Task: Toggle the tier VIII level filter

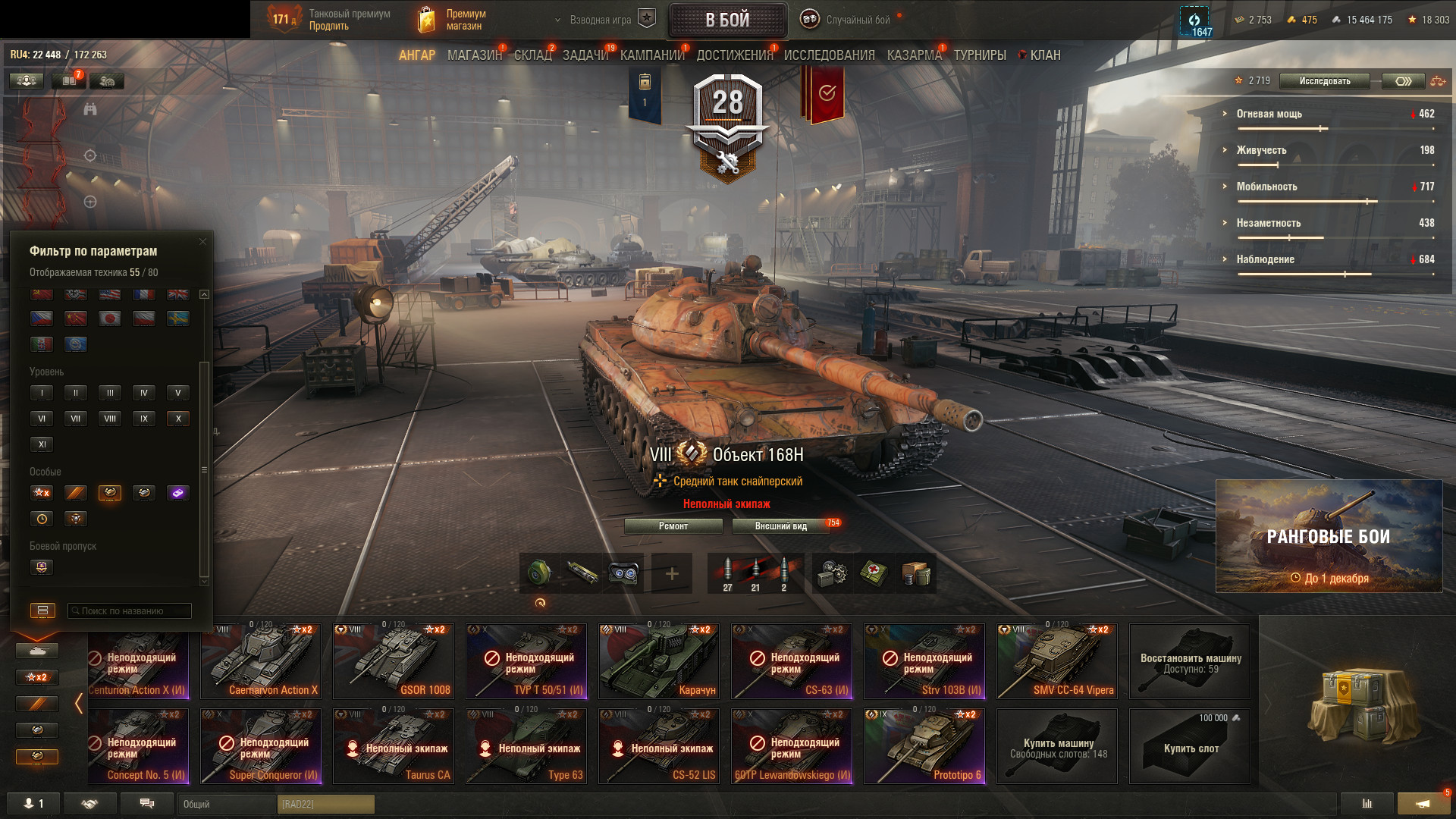Action: click(110, 419)
